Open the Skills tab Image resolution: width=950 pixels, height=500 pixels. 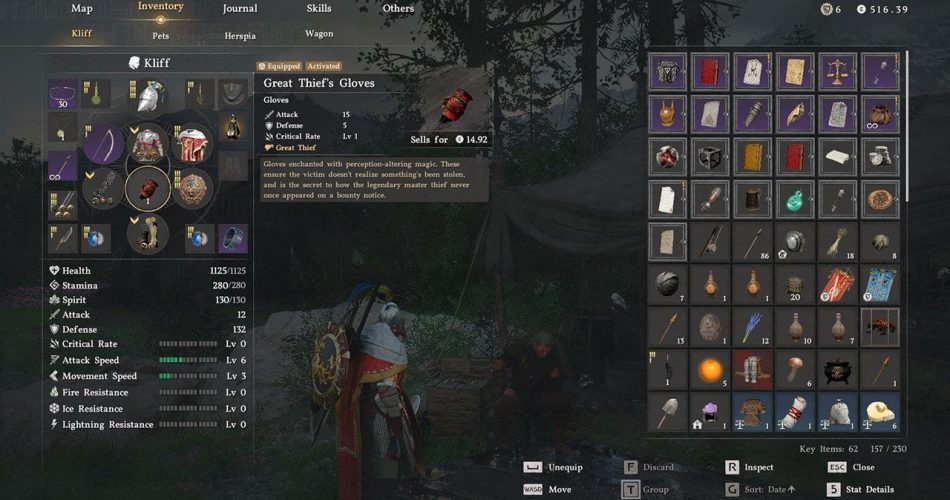pos(319,9)
